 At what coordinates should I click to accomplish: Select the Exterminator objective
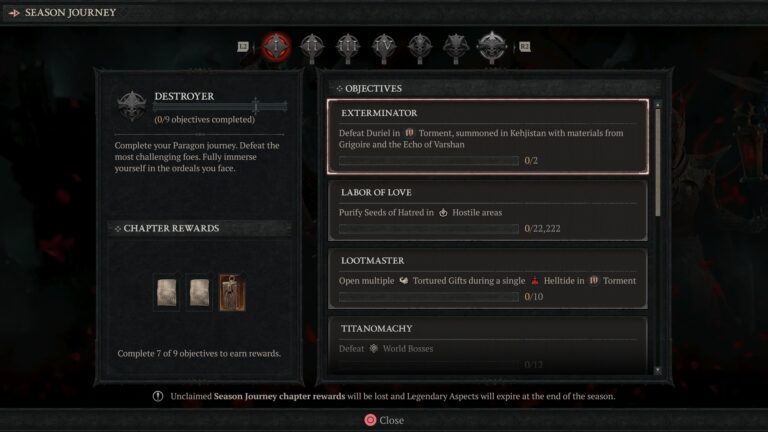pyautogui.click(x=487, y=136)
